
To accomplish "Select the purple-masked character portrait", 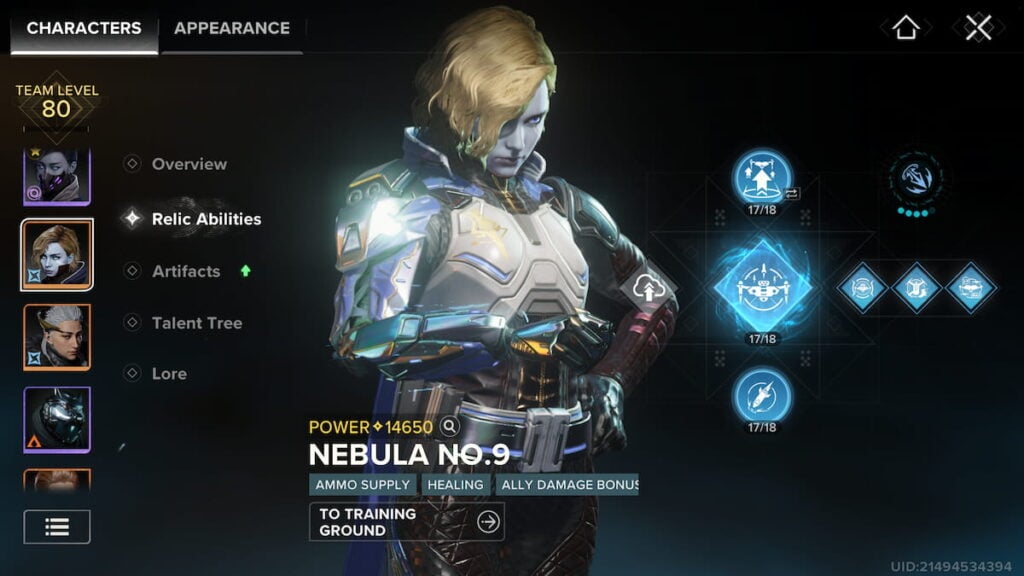I will coord(57,176).
